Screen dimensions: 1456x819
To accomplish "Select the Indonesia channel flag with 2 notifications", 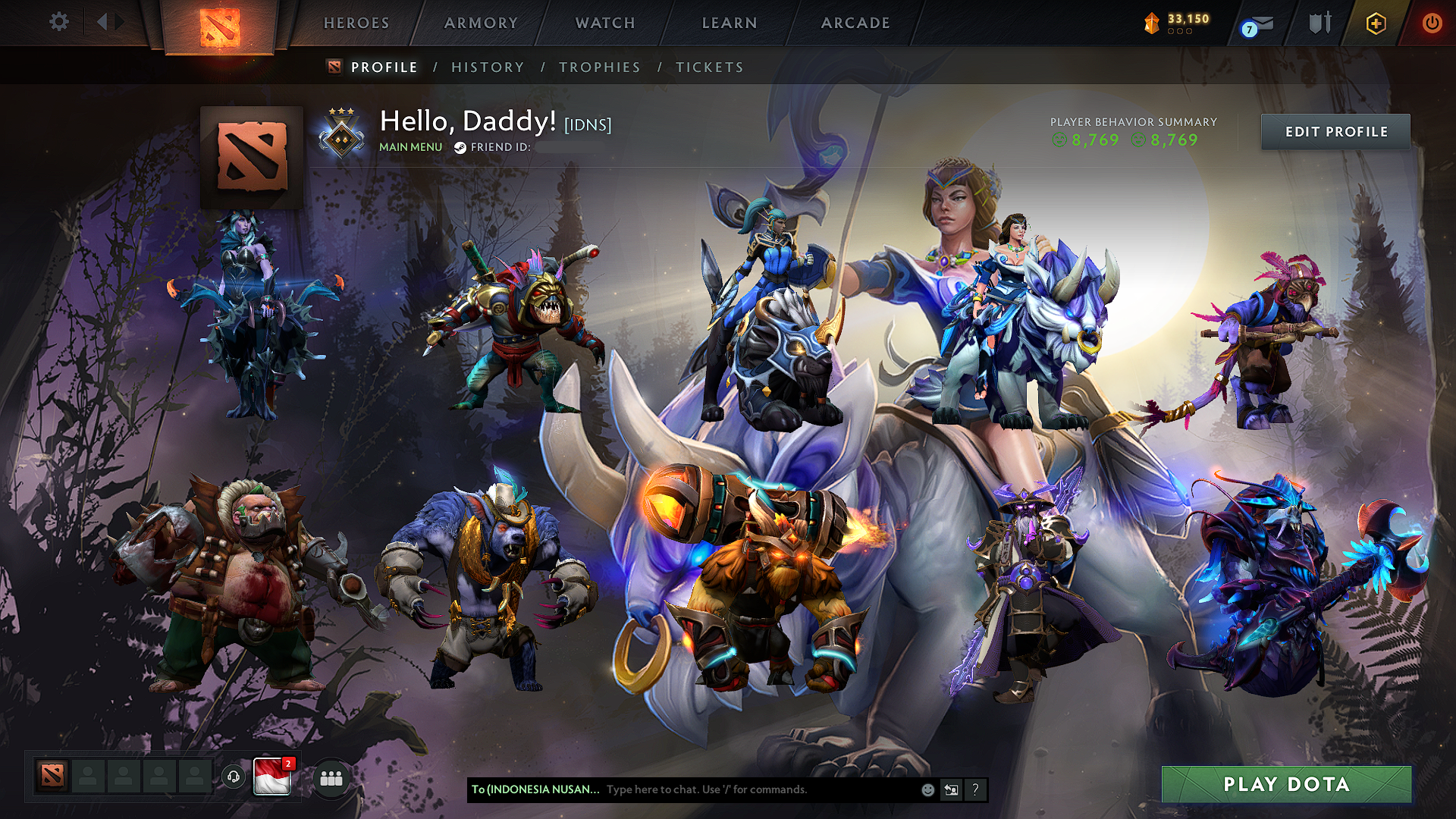I will click(x=271, y=776).
